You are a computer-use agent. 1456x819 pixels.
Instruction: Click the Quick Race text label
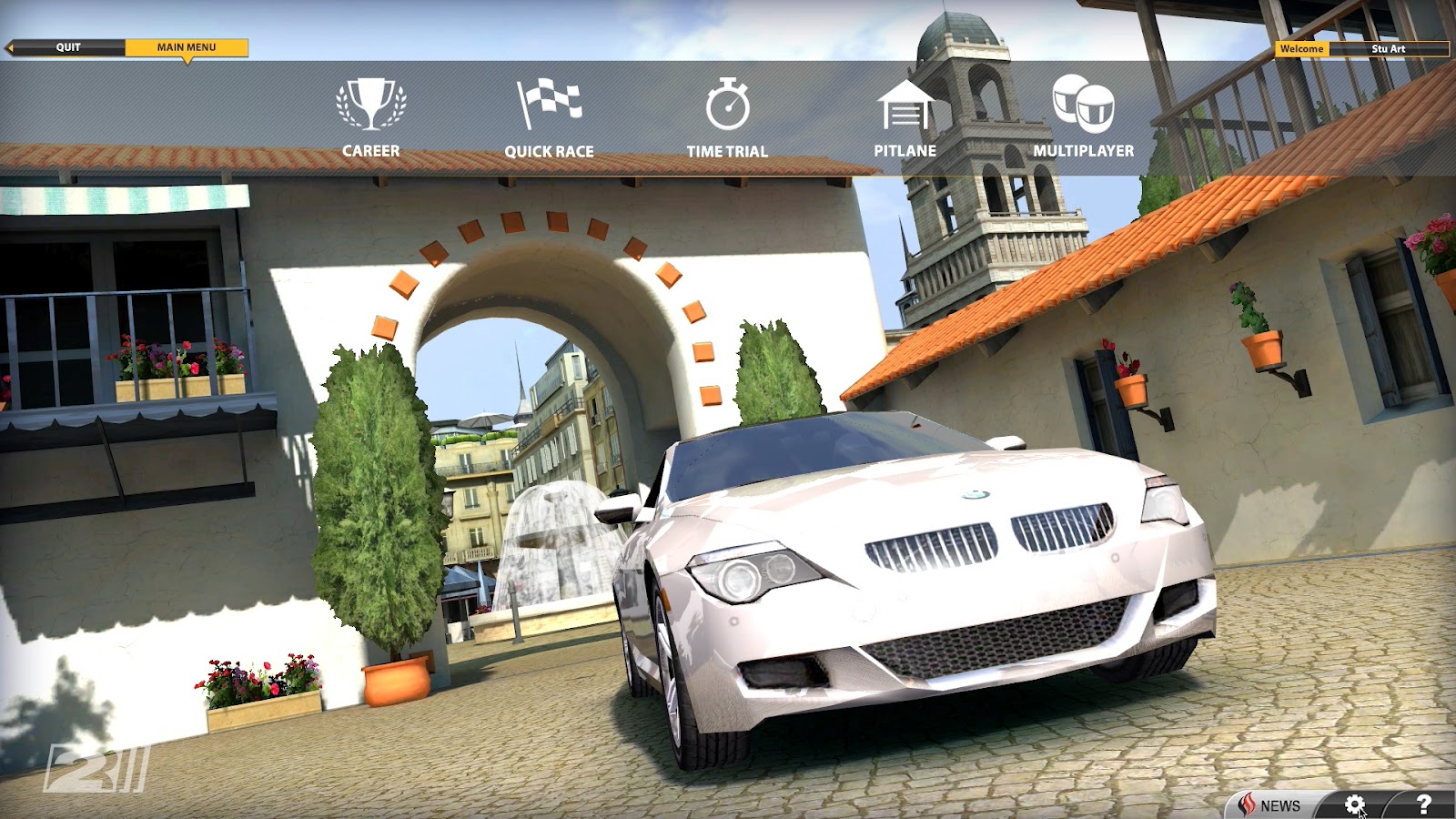tap(551, 151)
